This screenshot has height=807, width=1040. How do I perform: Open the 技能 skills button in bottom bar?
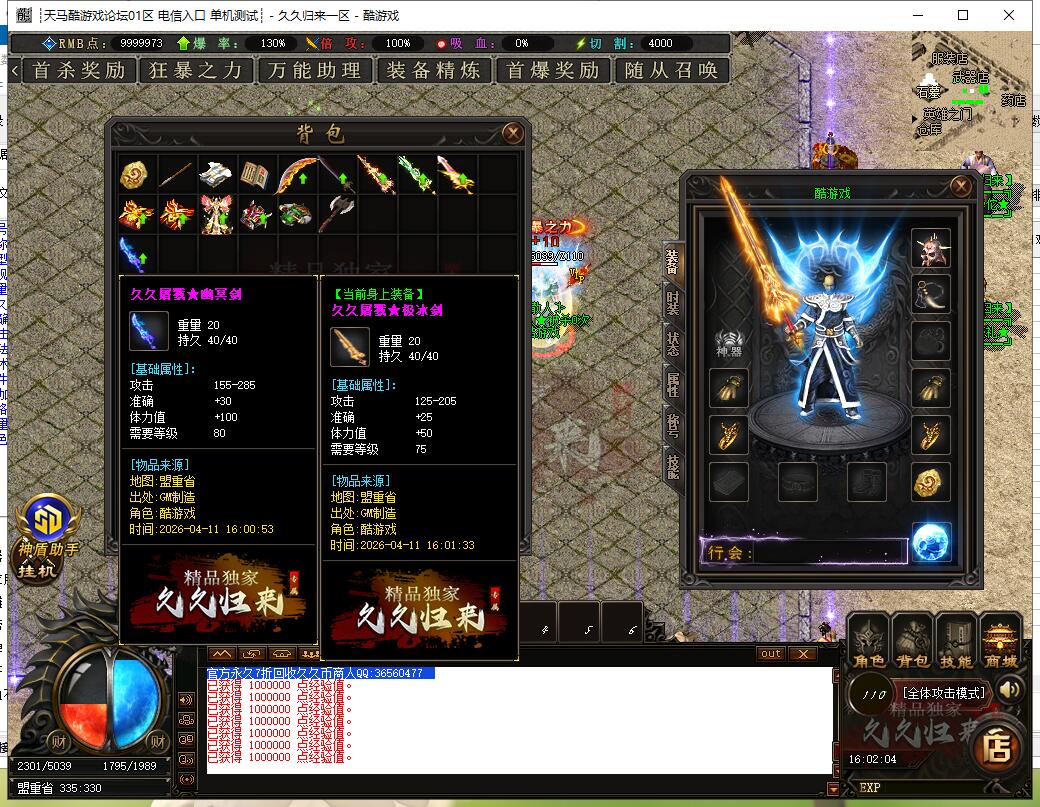(956, 641)
